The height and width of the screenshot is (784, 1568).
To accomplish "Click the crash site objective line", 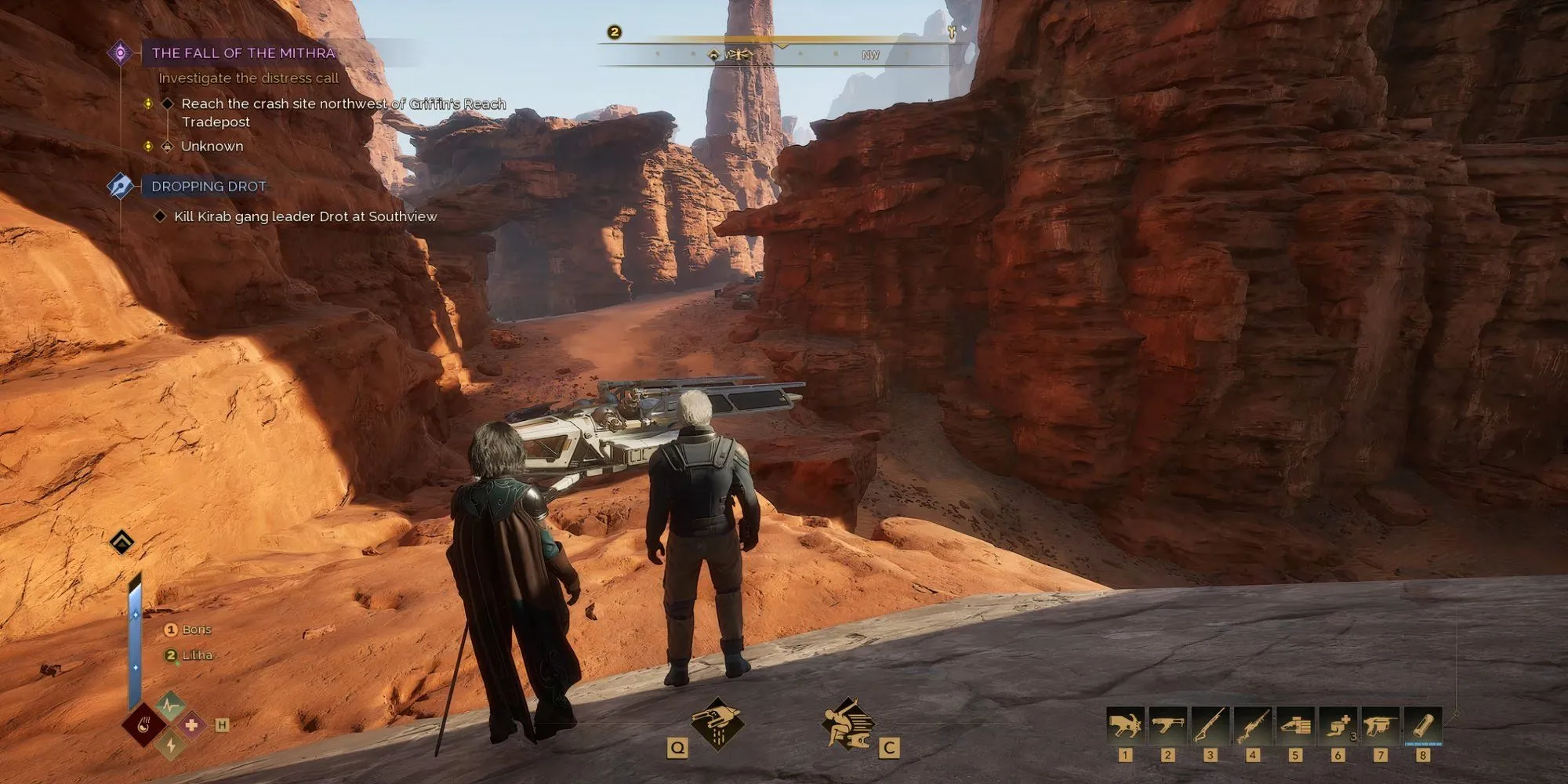I will click(x=343, y=104).
